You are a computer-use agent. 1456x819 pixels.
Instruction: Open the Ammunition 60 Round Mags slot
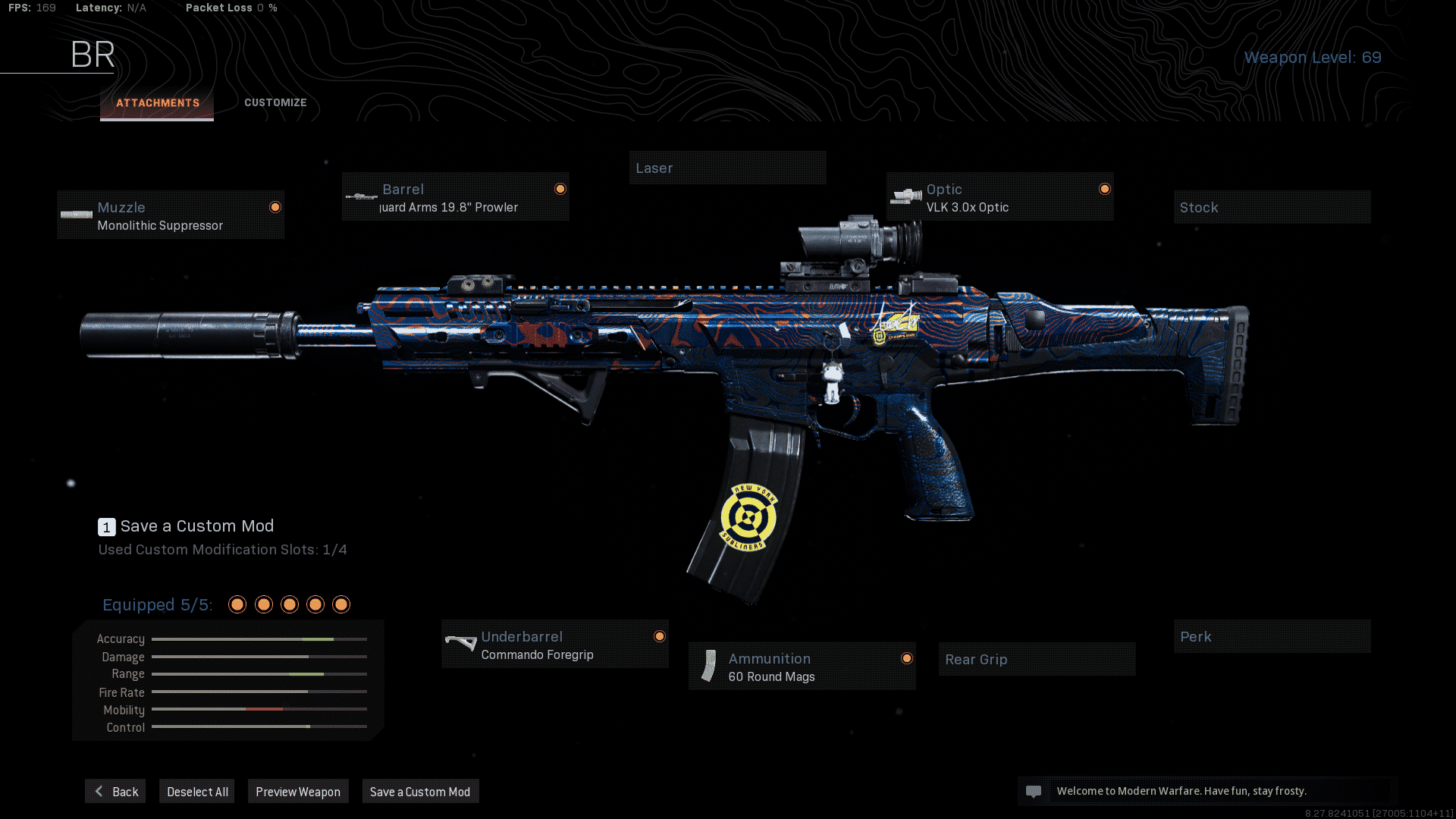point(802,667)
